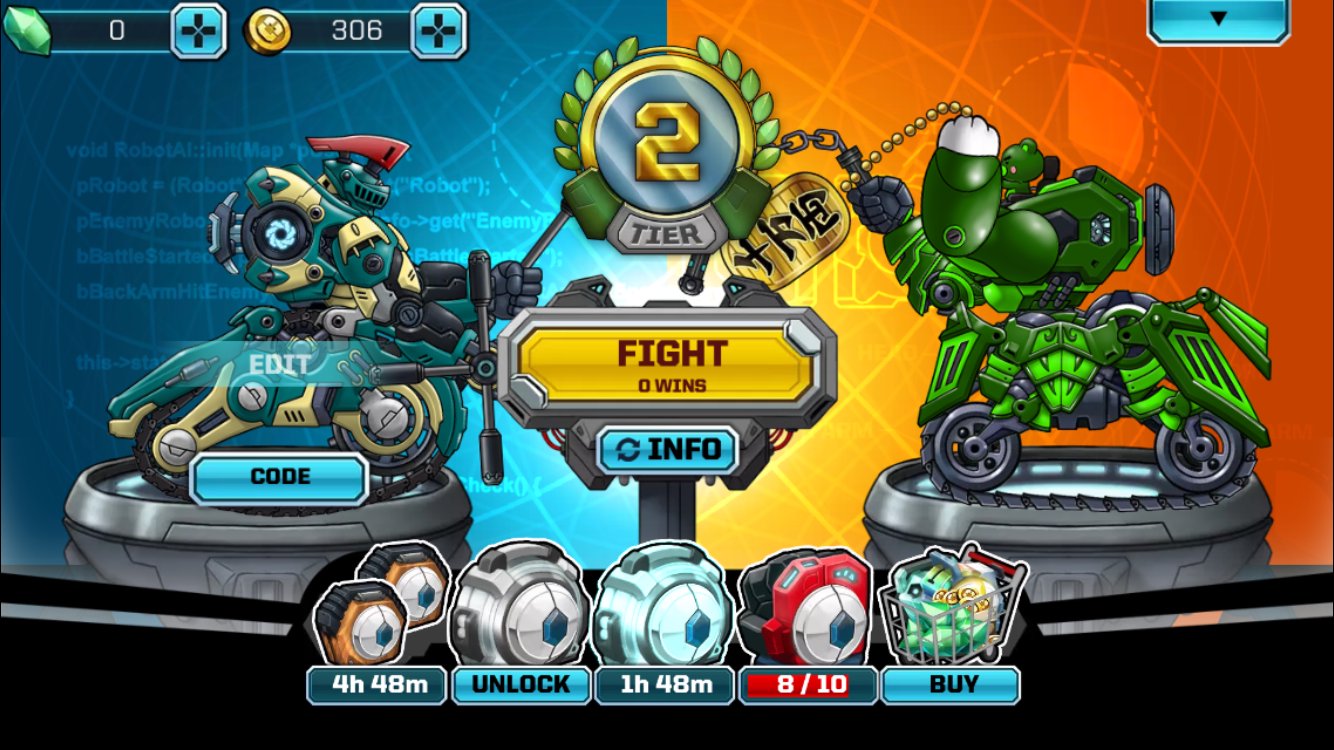Click the UNLOCK button for the silver capsule

(x=520, y=685)
